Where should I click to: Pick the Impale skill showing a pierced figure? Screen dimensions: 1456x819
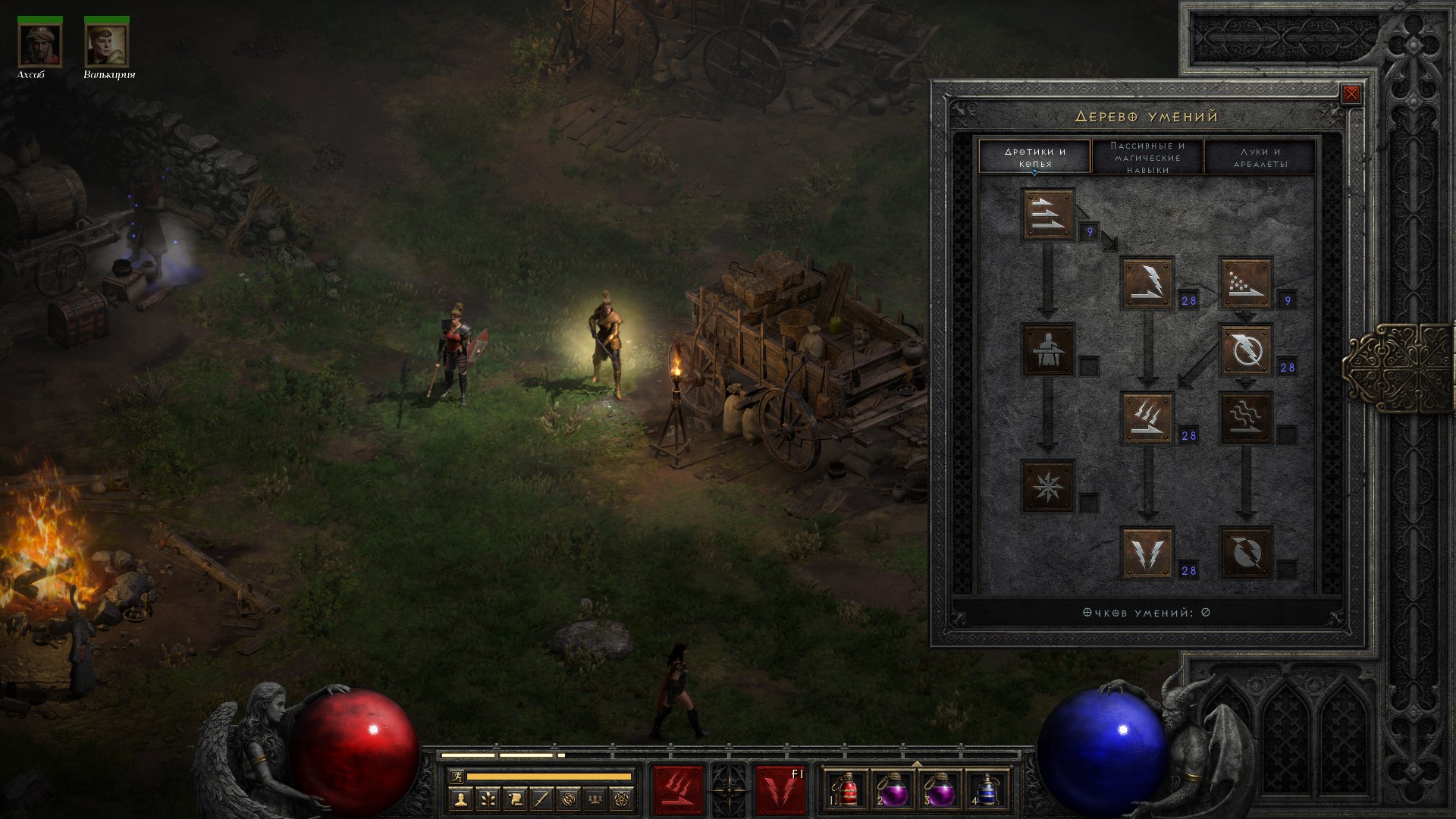tap(1048, 350)
